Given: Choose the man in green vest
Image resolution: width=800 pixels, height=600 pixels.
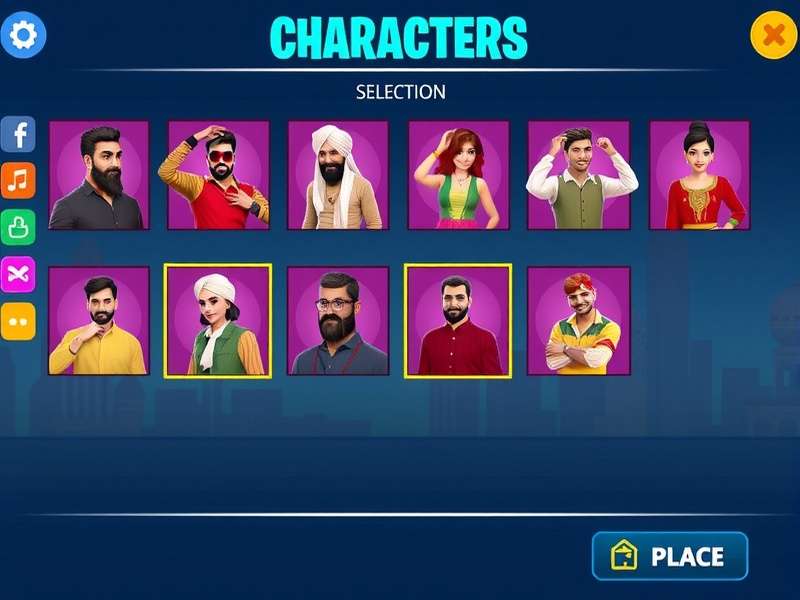Looking at the screenshot, I should point(579,175).
